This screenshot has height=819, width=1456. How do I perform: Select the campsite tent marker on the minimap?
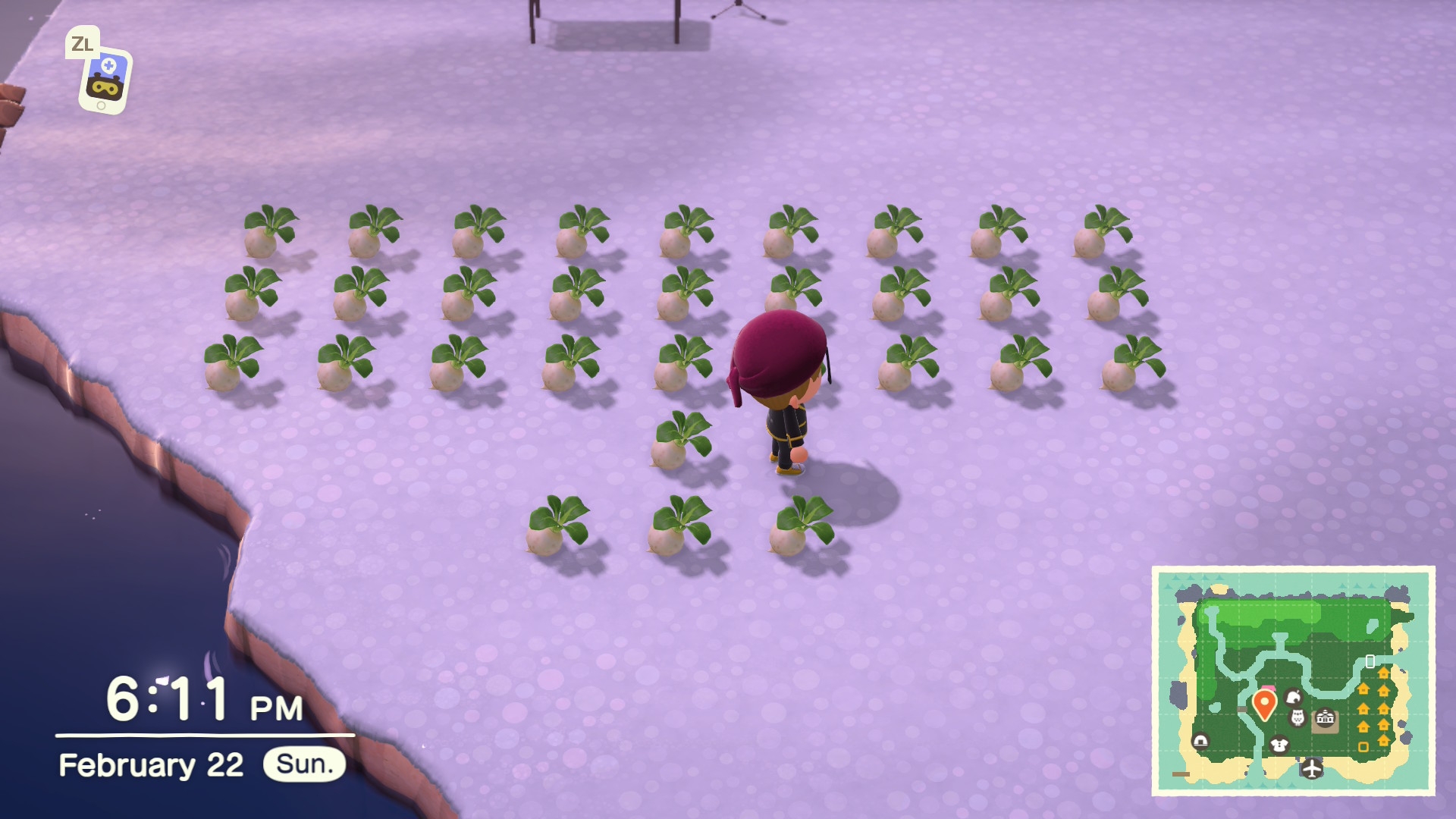point(1200,741)
